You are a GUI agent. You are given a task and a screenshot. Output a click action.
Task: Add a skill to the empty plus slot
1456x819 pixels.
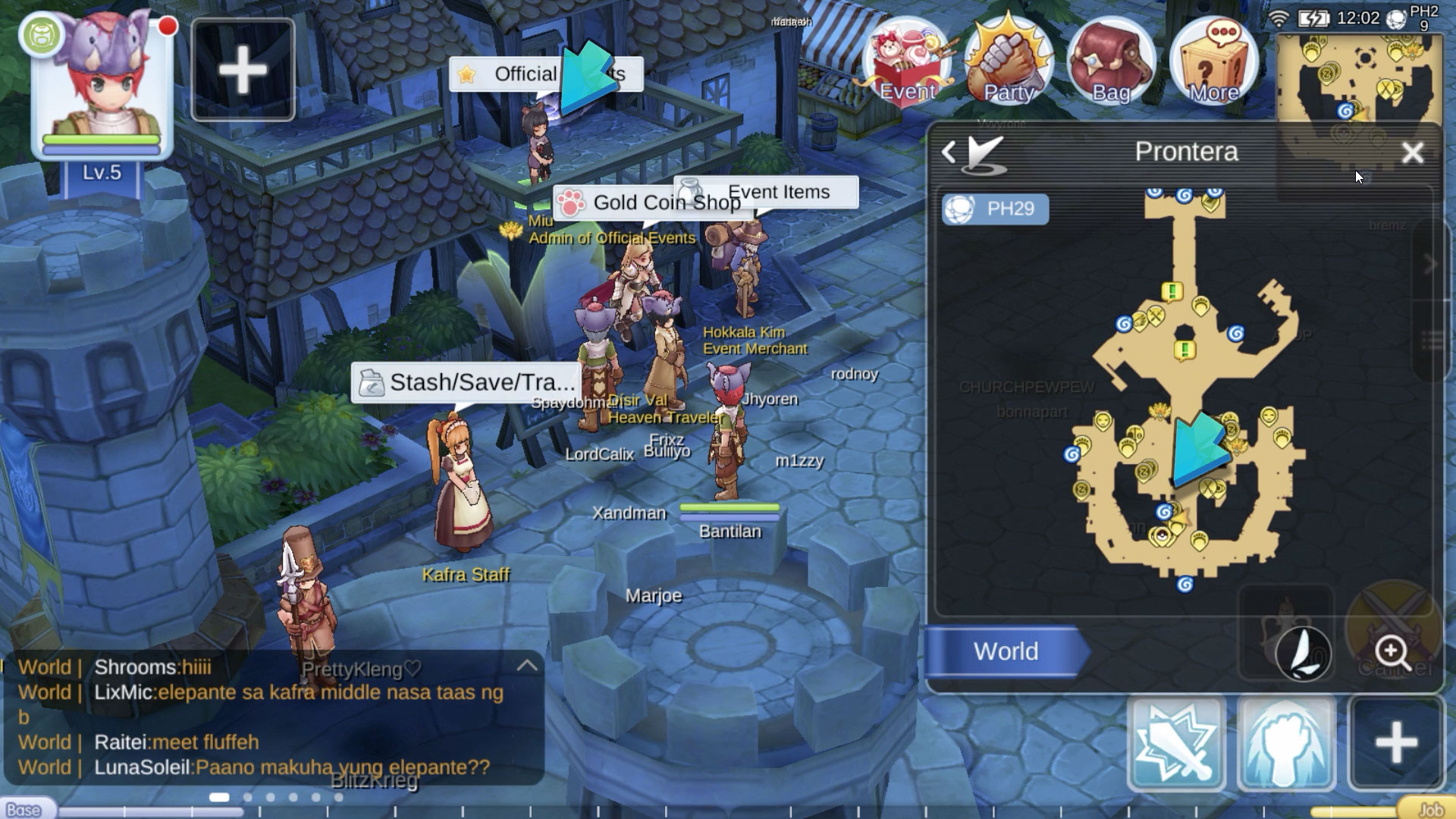[1396, 743]
